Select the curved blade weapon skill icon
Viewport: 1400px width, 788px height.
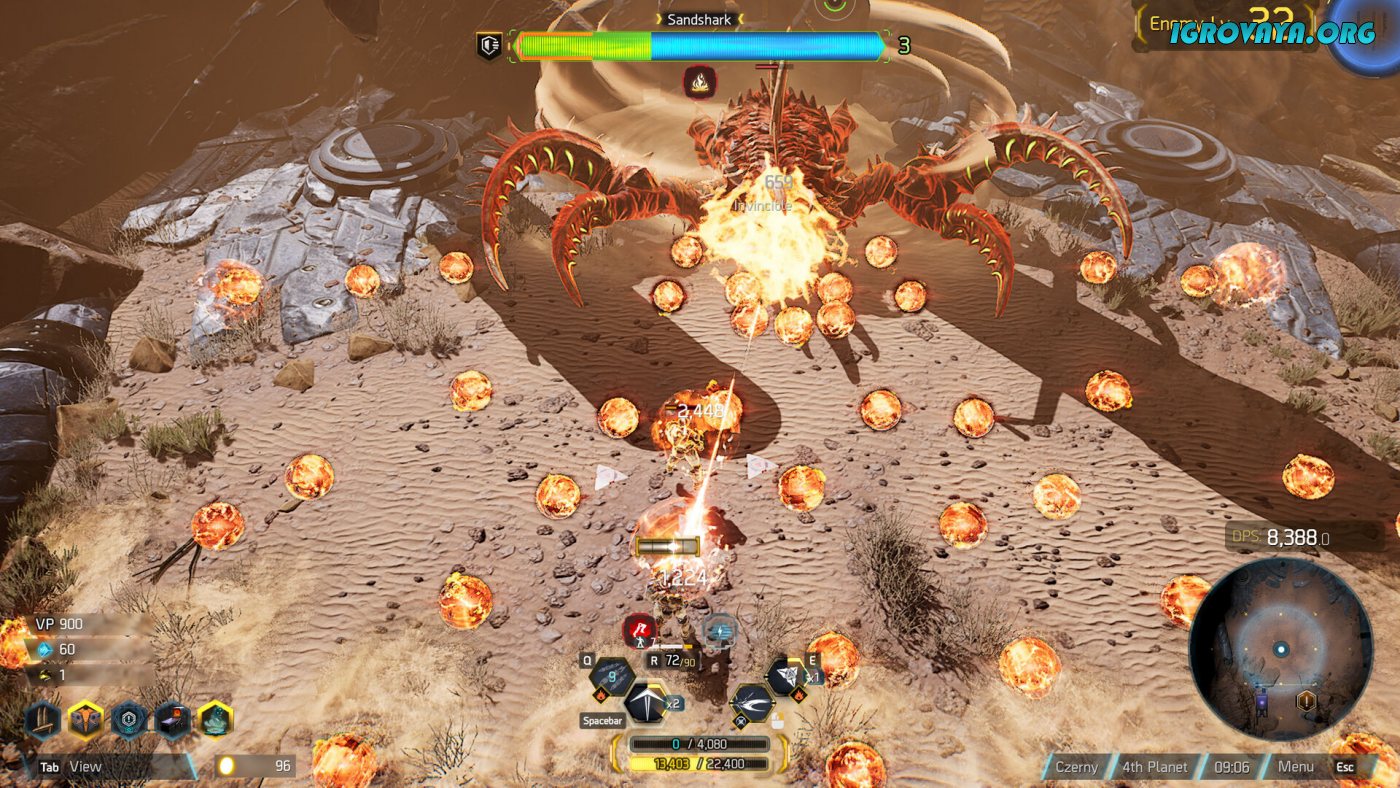pos(752,702)
